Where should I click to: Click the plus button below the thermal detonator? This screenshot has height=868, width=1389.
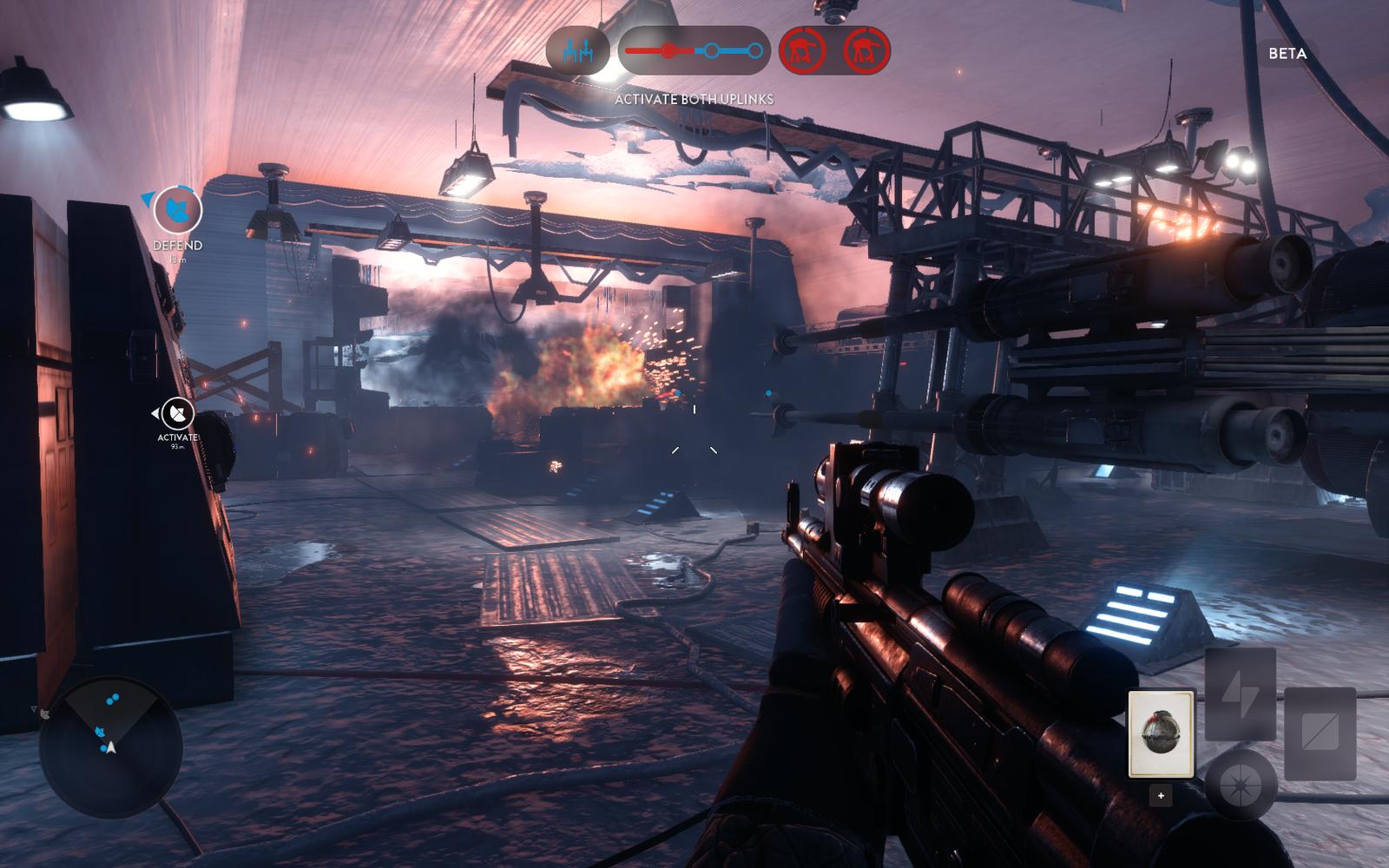(1161, 795)
